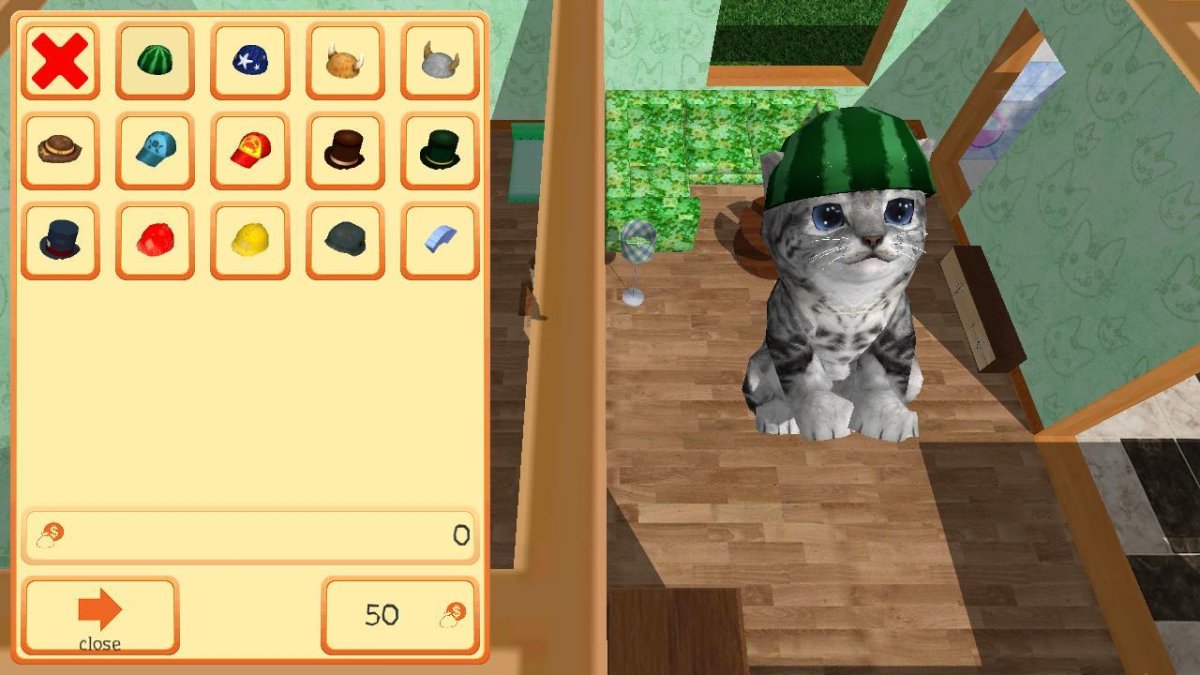Select the red and yellow baseball cap
The height and width of the screenshot is (675, 1200).
(x=250, y=151)
